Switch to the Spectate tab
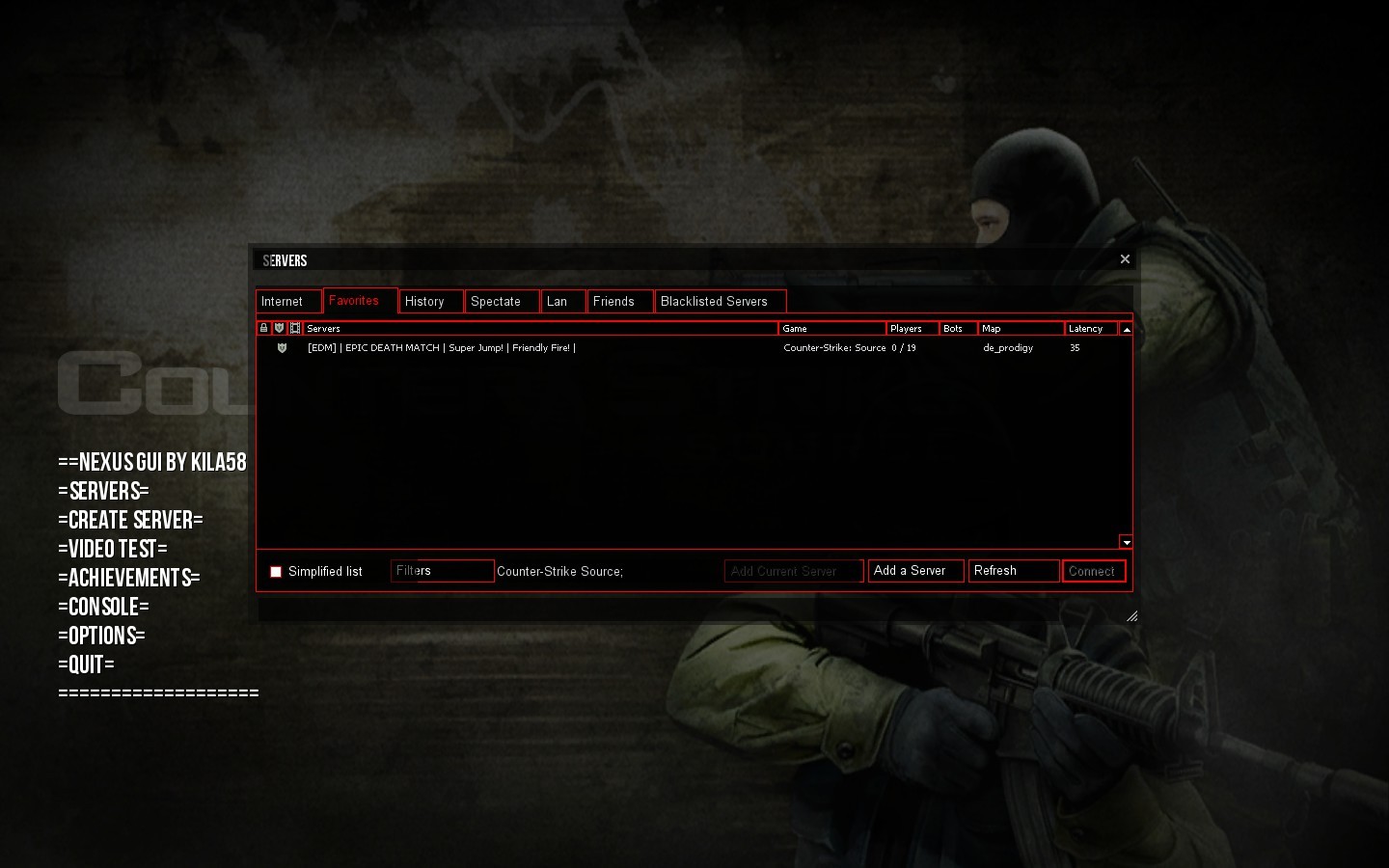Screen dimensions: 1389x868 click(x=496, y=301)
